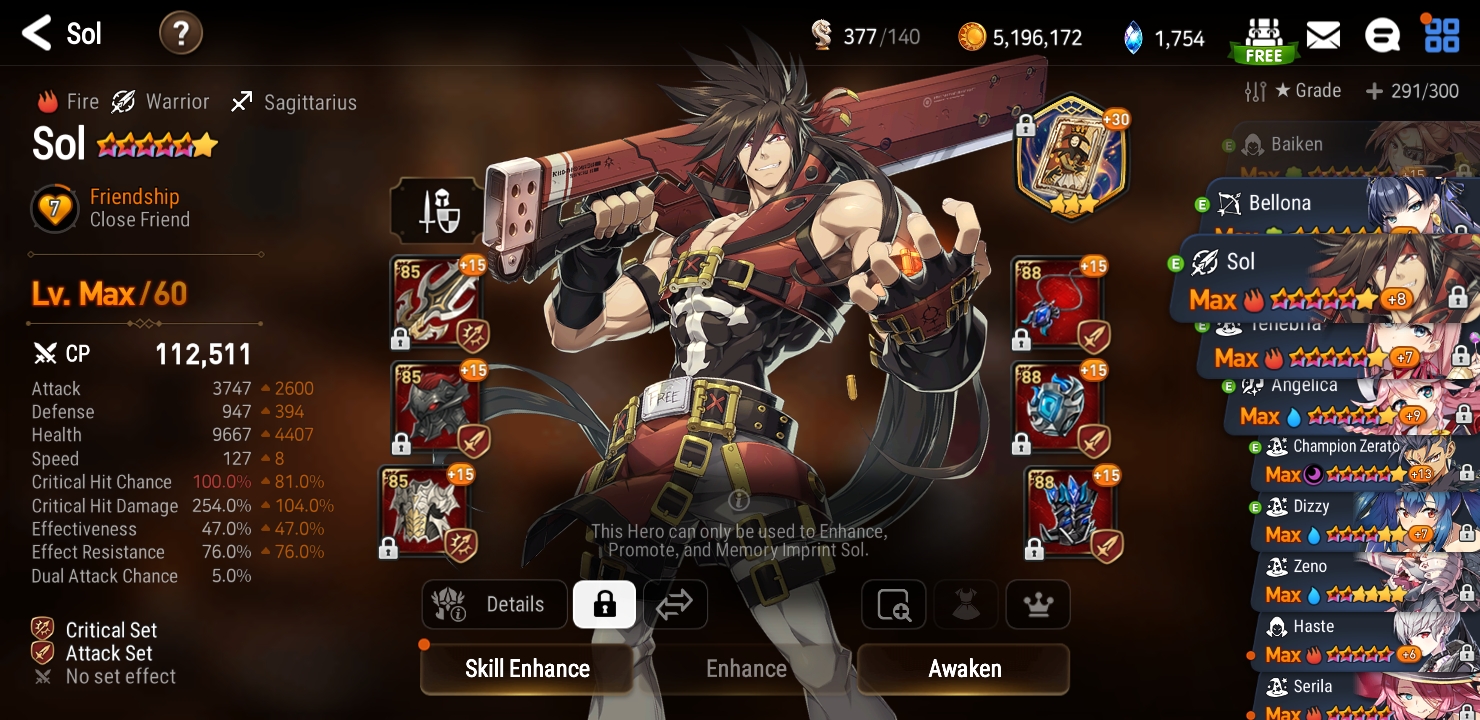This screenshot has width=1480, height=720.
Task: Open the gear search magnifier
Action: click(893, 604)
